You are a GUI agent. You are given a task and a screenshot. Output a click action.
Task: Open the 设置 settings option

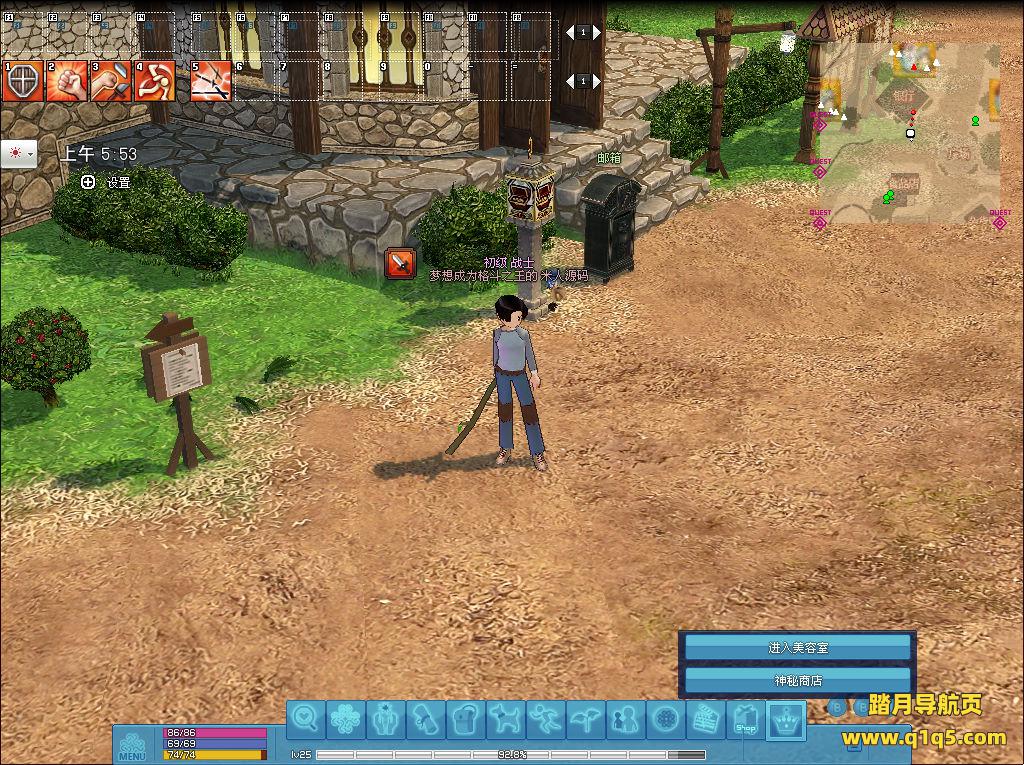point(109,183)
